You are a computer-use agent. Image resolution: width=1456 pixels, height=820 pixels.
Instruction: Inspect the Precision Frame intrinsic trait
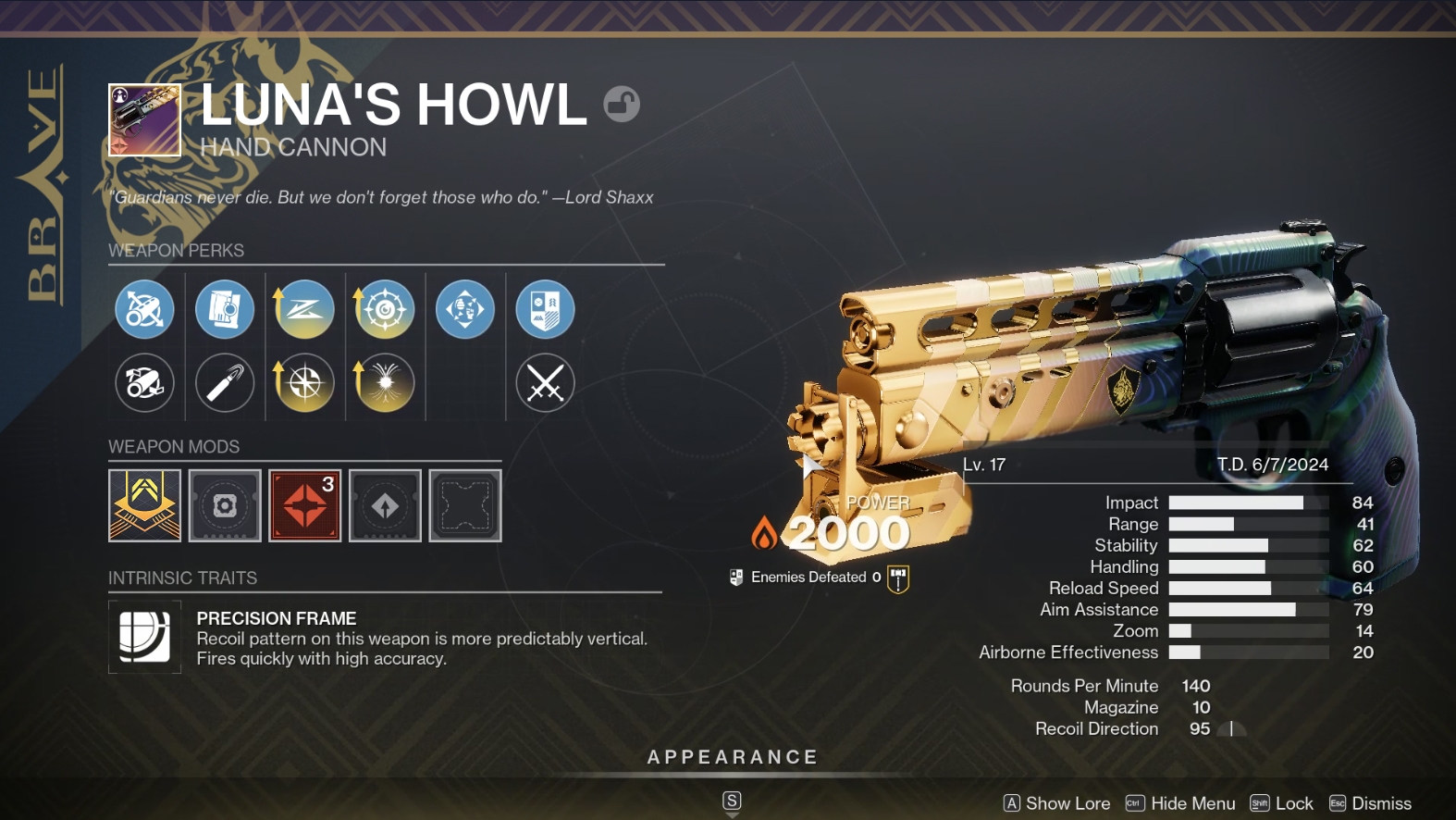(144, 637)
